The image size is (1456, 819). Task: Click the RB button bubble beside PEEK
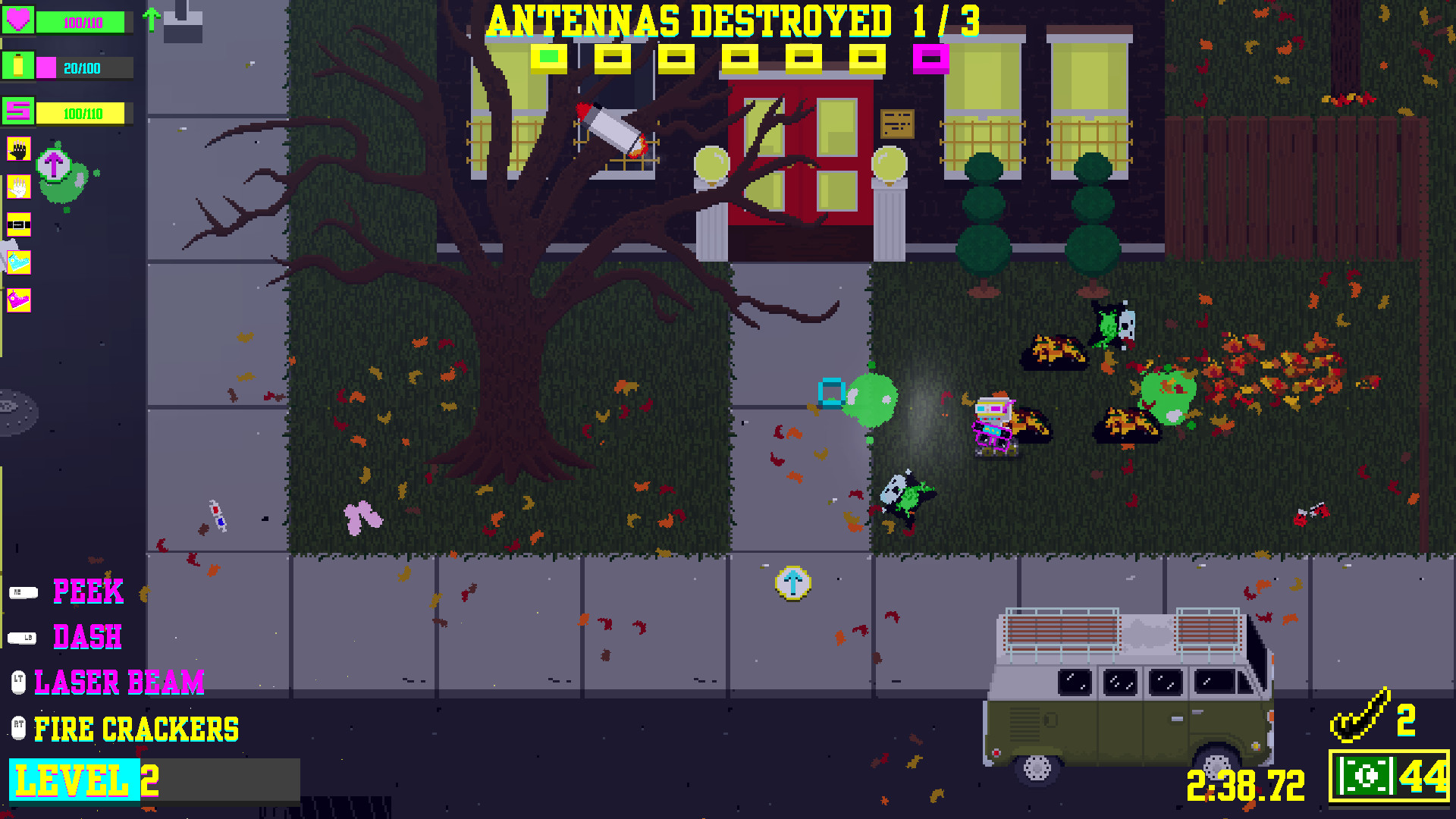[x=23, y=592]
